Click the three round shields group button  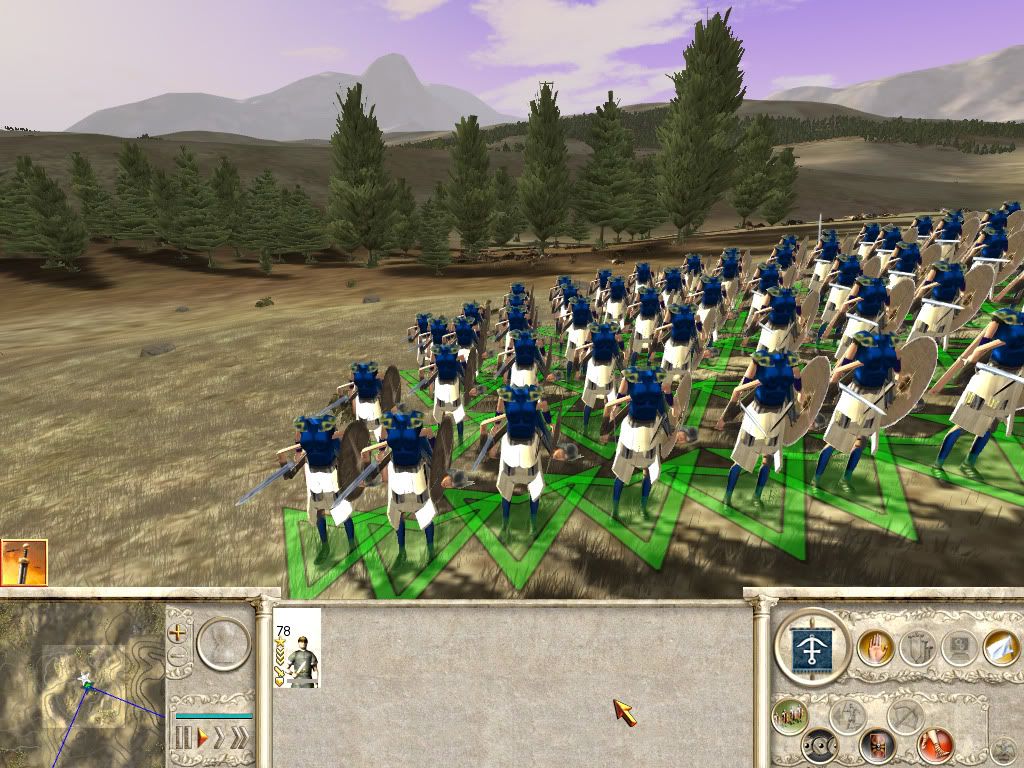coord(822,745)
